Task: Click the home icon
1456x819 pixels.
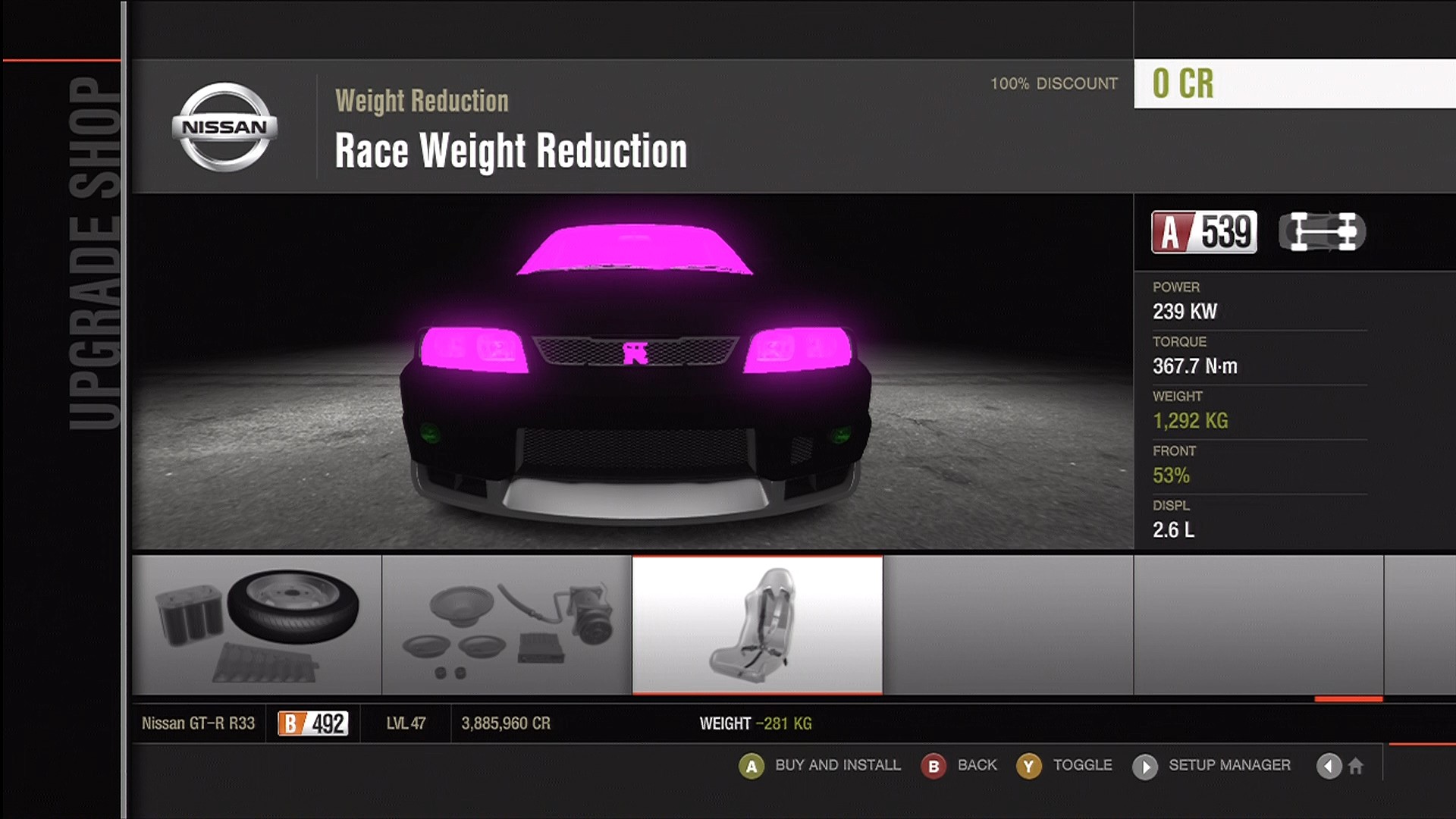Action: (x=1356, y=766)
